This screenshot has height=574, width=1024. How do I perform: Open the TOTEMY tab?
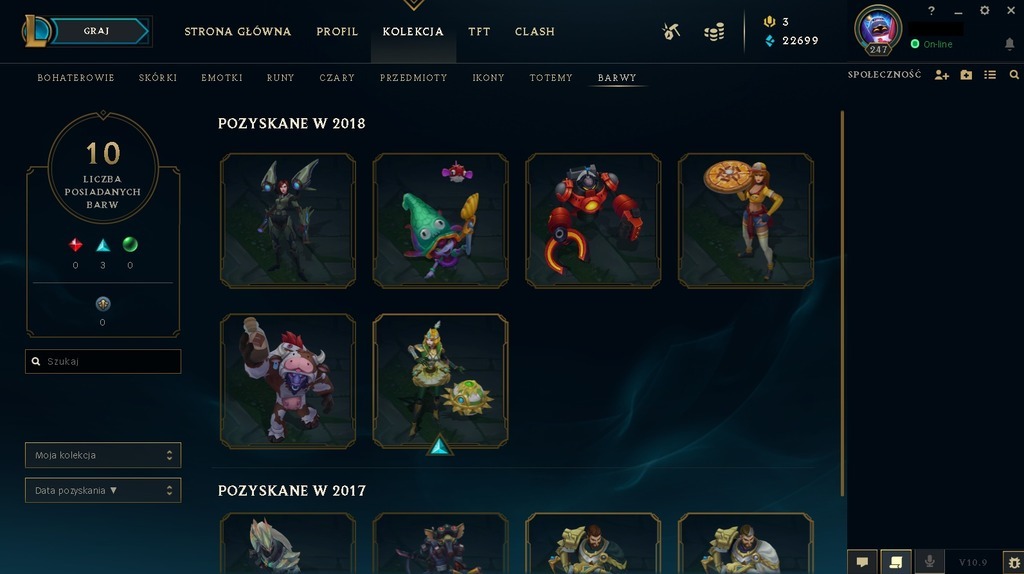551,78
